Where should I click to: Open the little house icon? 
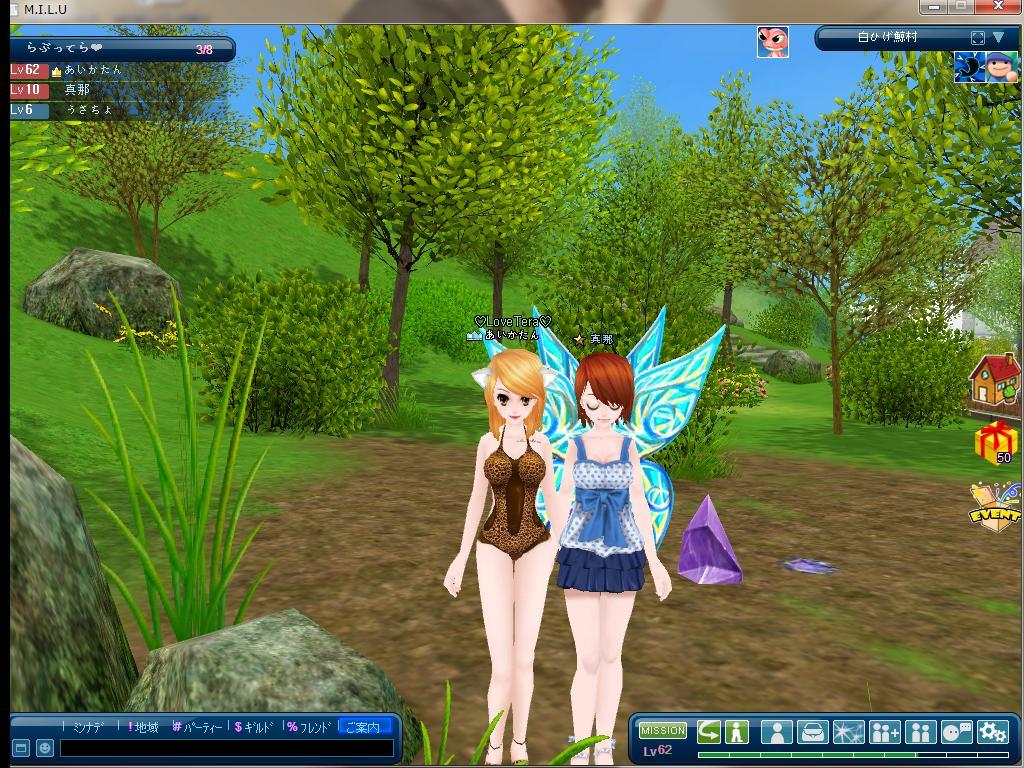click(x=994, y=381)
